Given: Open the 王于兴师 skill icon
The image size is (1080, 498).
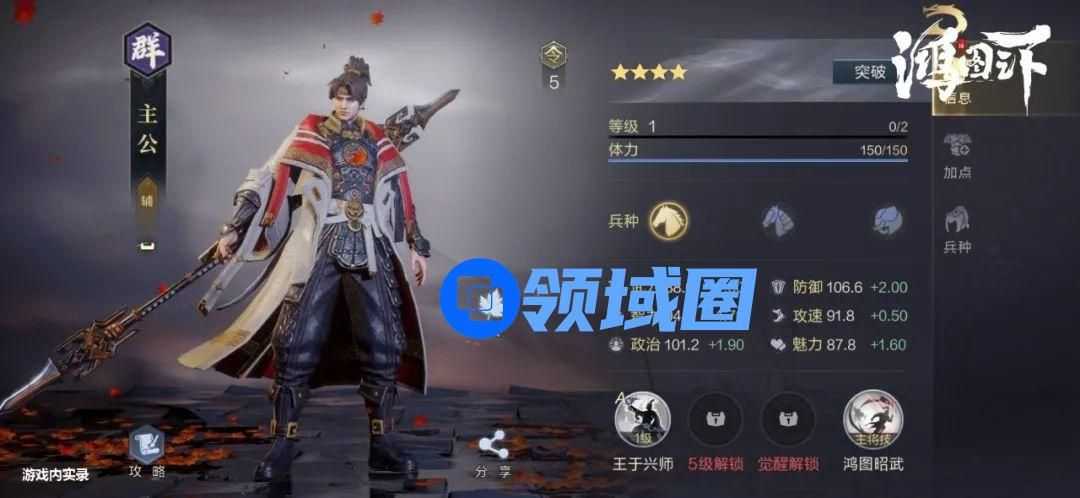Looking at the screenshot, I should pyautogui.click(x=642, y=420).
